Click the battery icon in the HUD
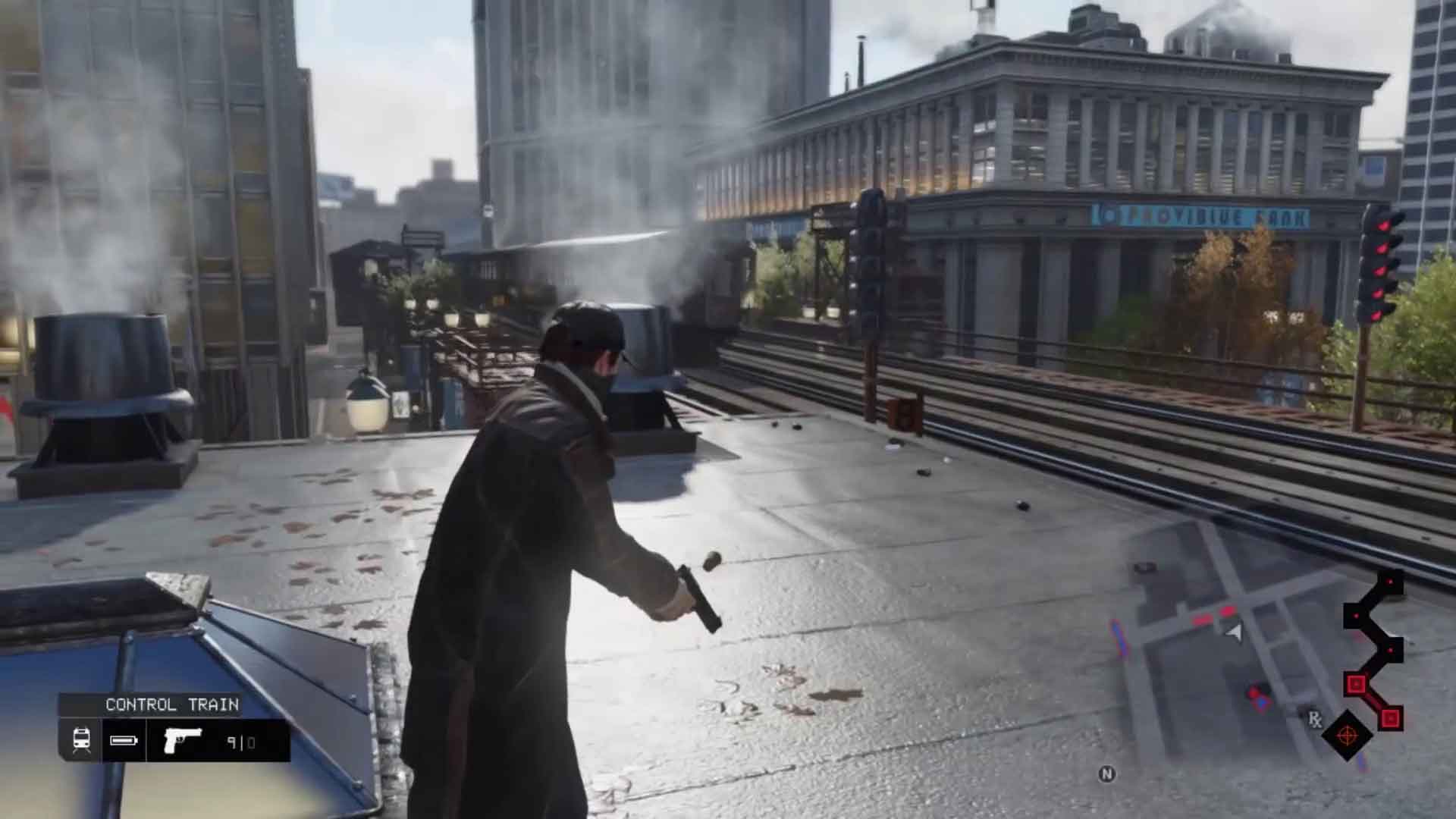The height and width of the screenshot is (819, 1456). tap(124, 740)
